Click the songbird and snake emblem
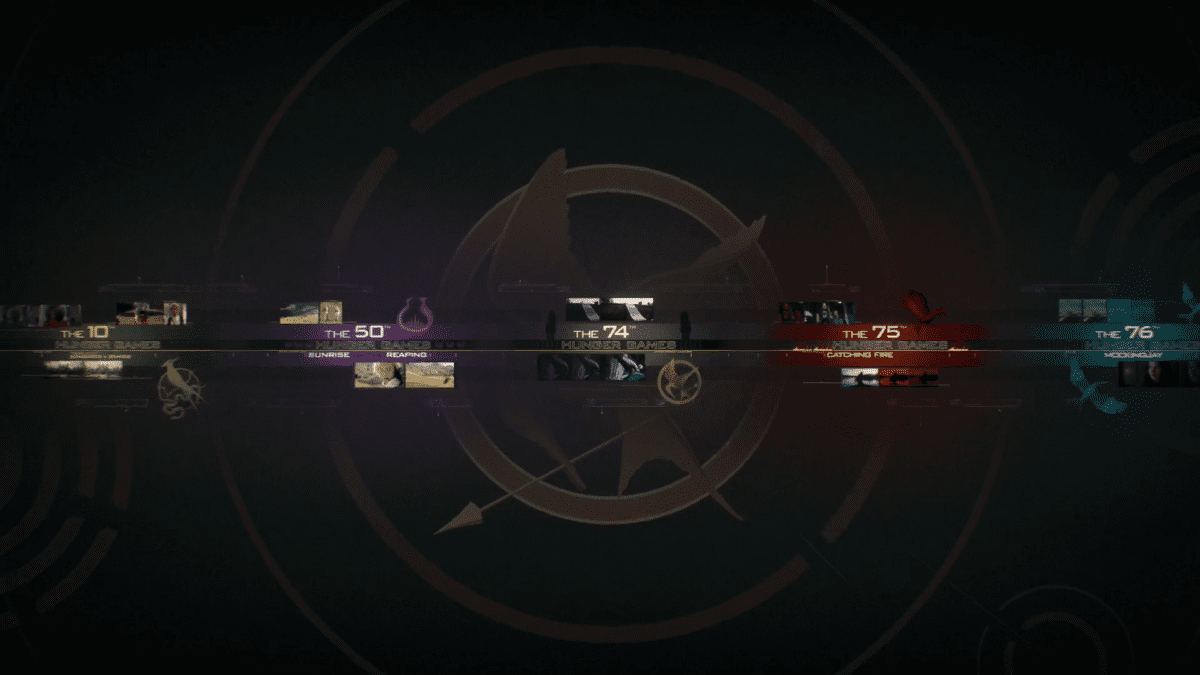This screenshot has height=675, width=1200. (x=182, y=388)
